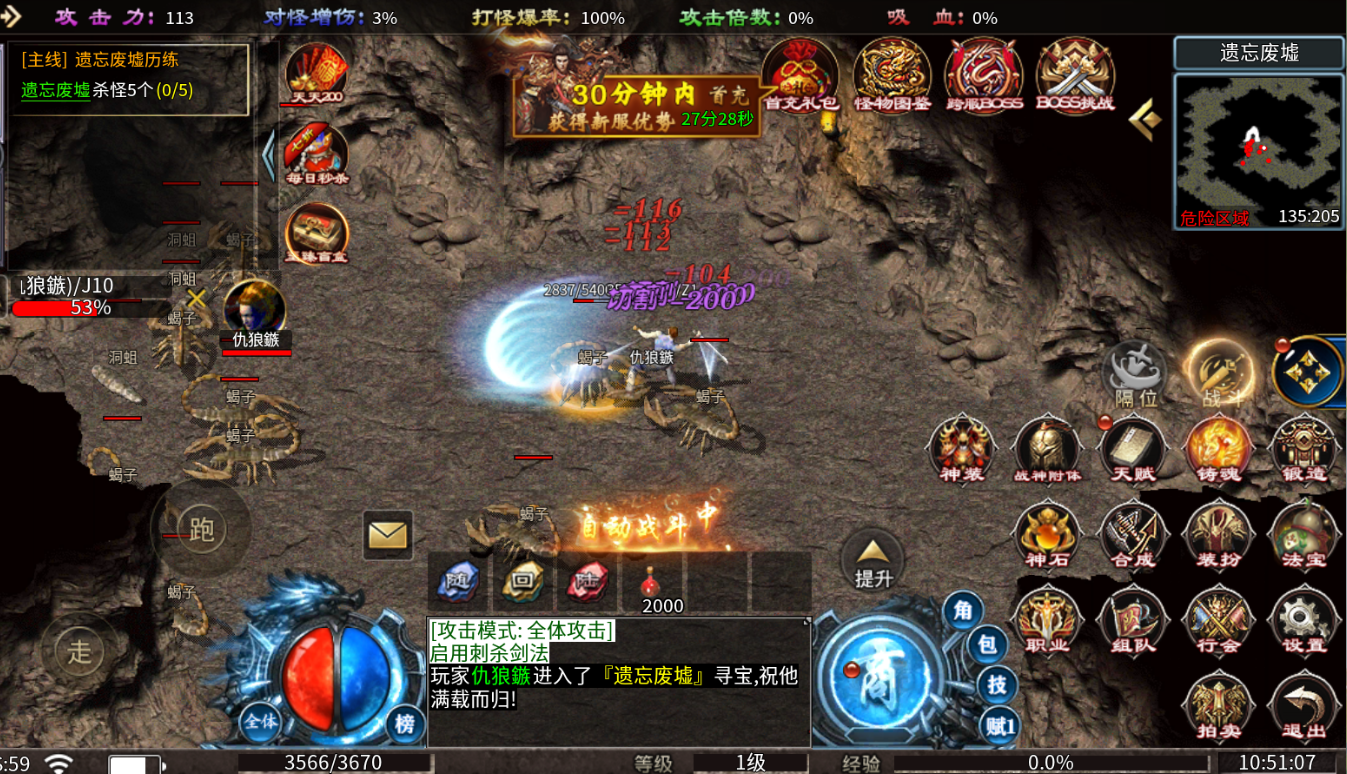Open the BOSS挑战 challenge icon

coord(1075,76)
